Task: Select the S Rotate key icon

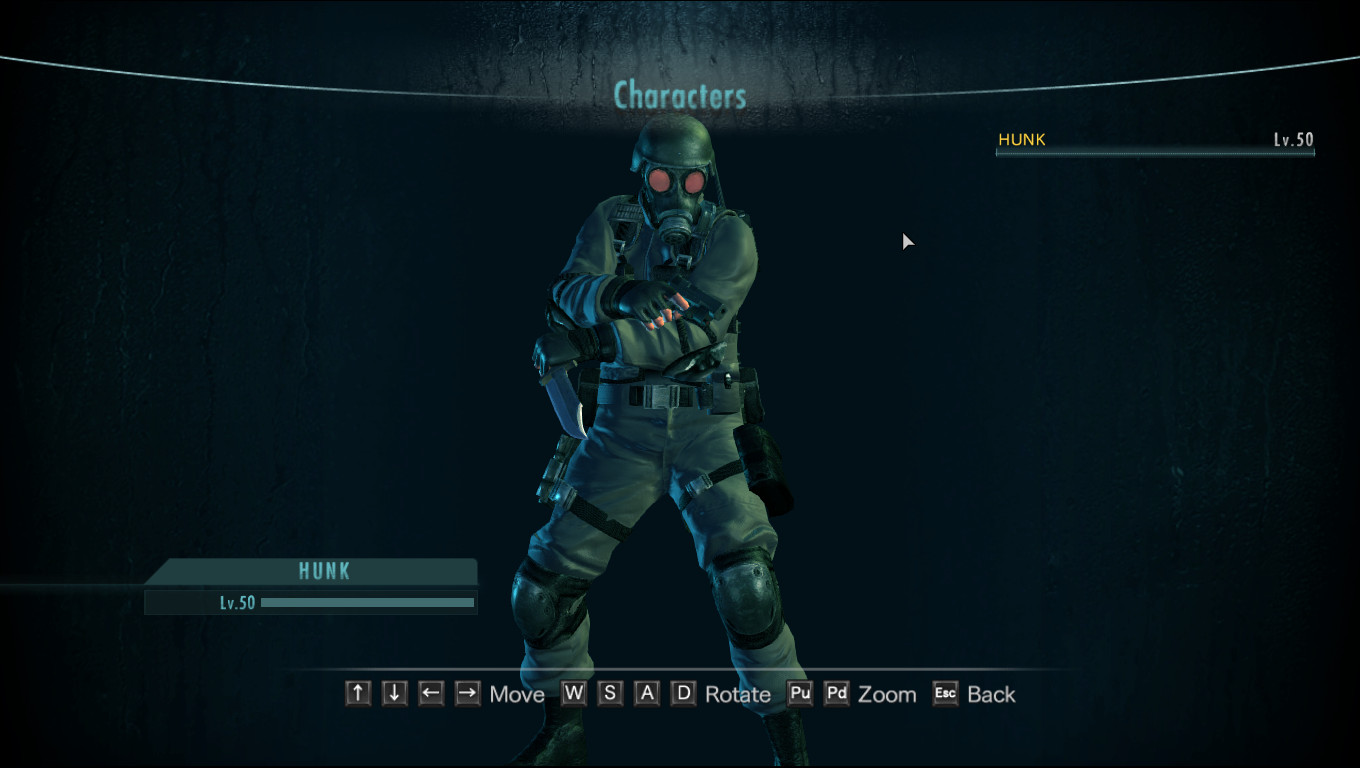Action: point(610,692)
